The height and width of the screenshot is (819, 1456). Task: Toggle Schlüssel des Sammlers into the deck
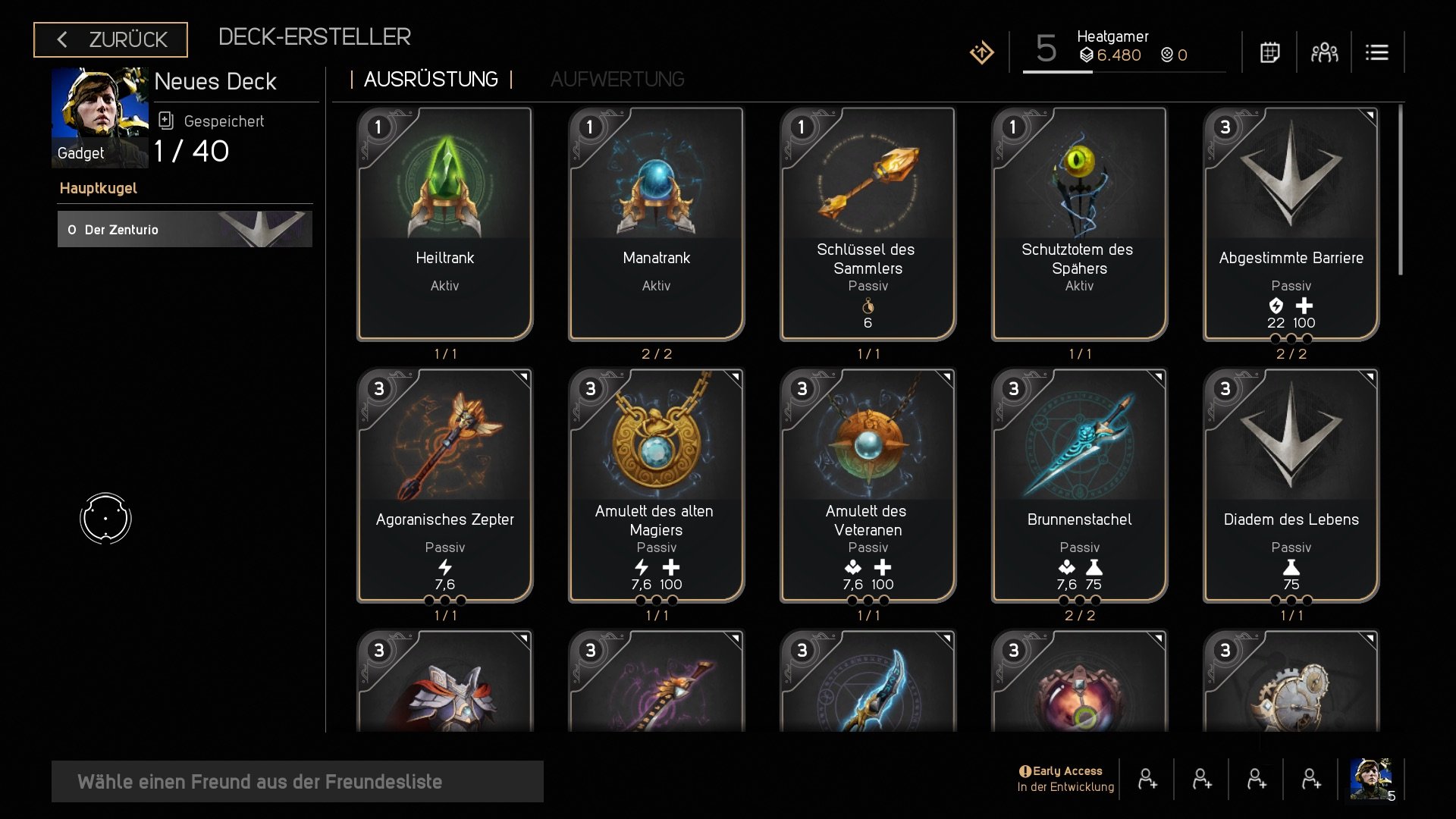pos(868,224)
